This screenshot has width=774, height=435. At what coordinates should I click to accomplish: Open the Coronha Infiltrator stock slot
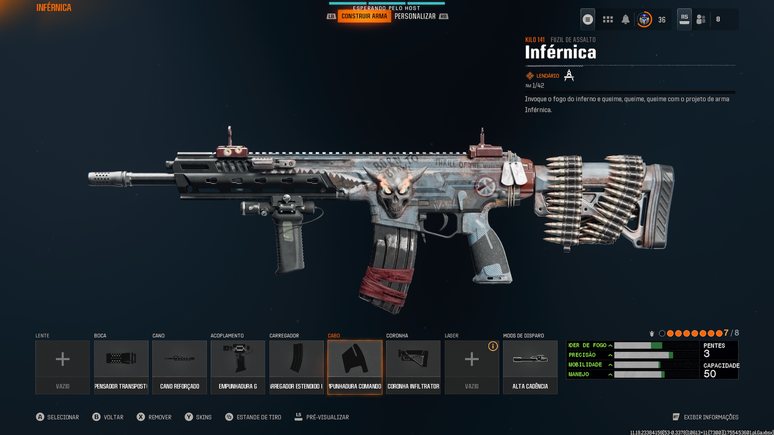tap(413, 366)
